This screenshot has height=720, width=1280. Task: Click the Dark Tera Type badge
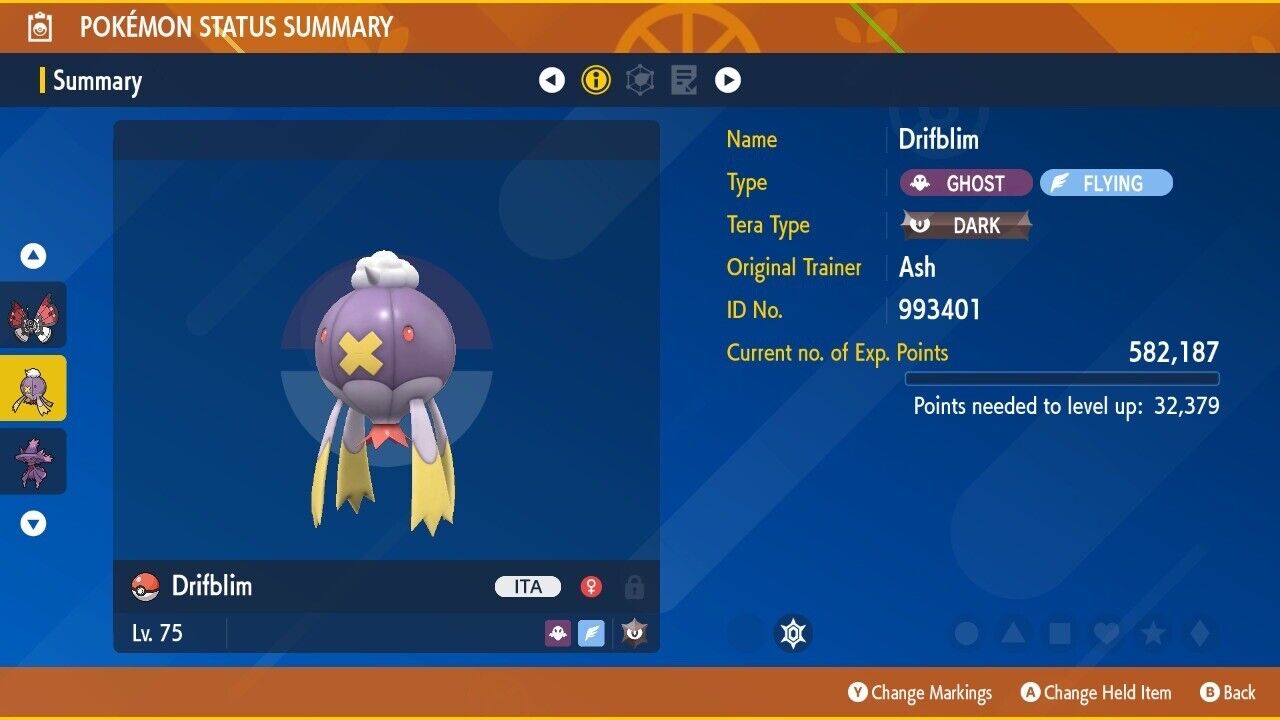point(966,225)
